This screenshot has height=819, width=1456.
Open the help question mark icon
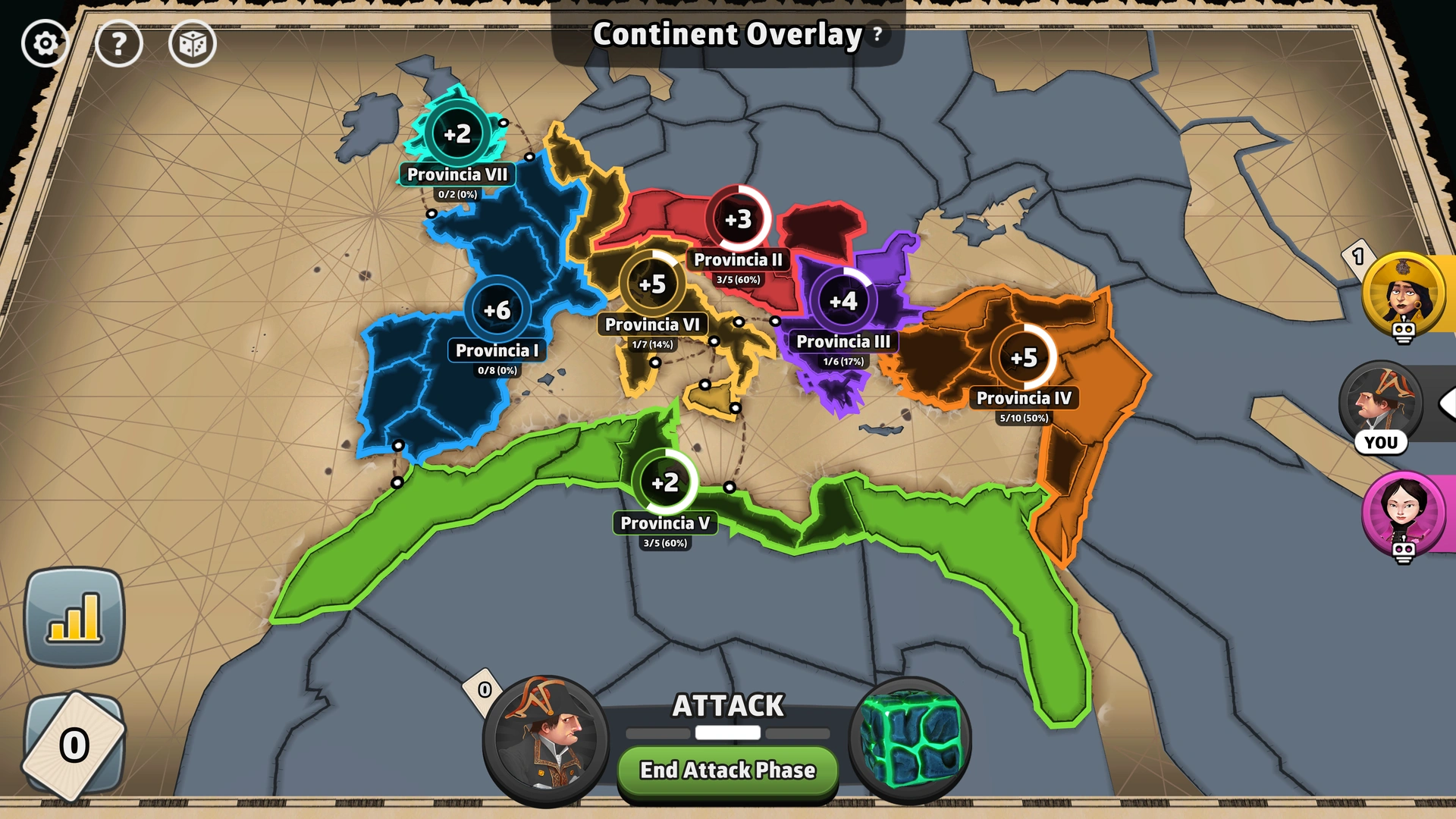tap(119, 43)
